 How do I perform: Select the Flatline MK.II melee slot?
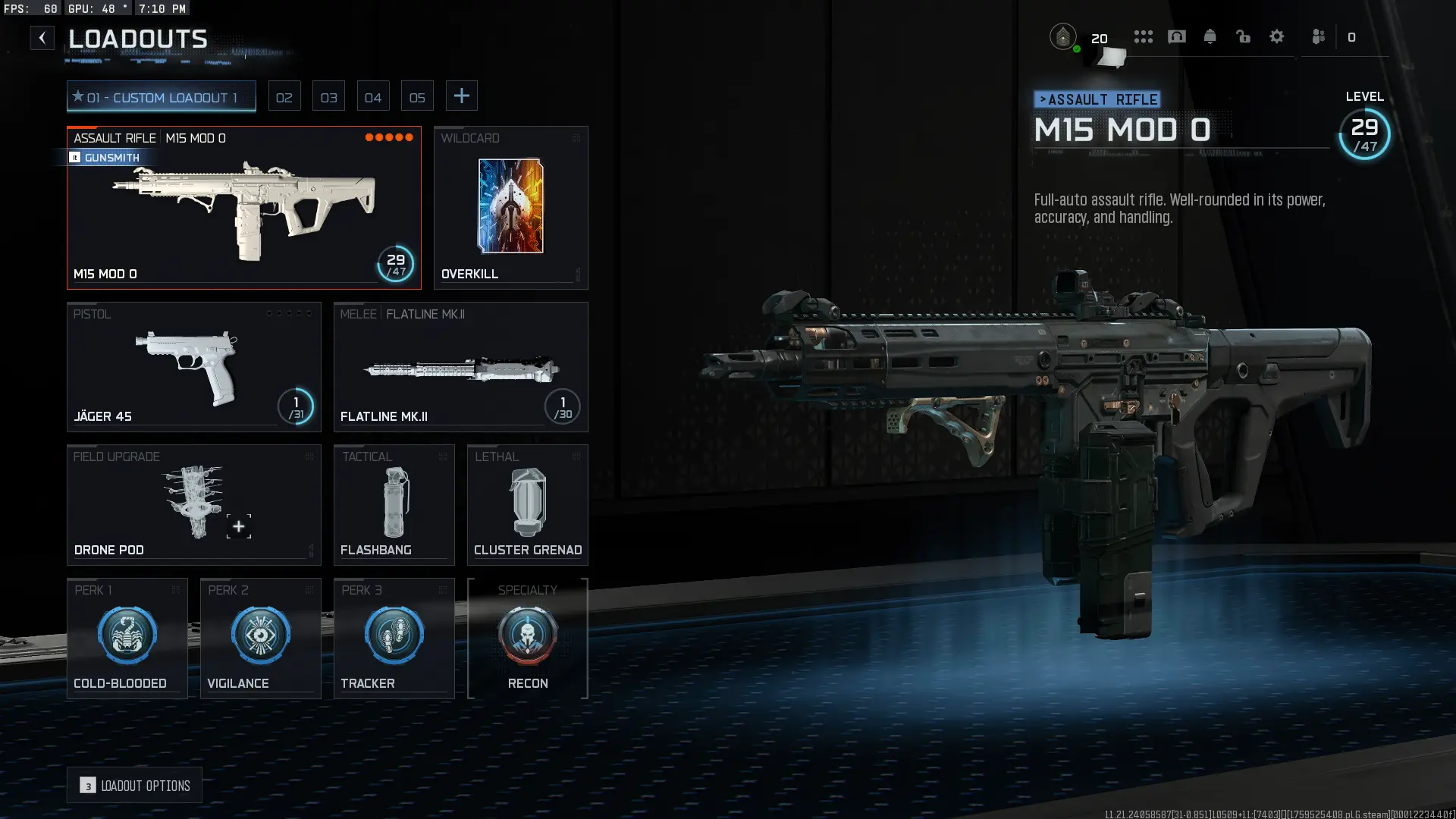(460, 368)
